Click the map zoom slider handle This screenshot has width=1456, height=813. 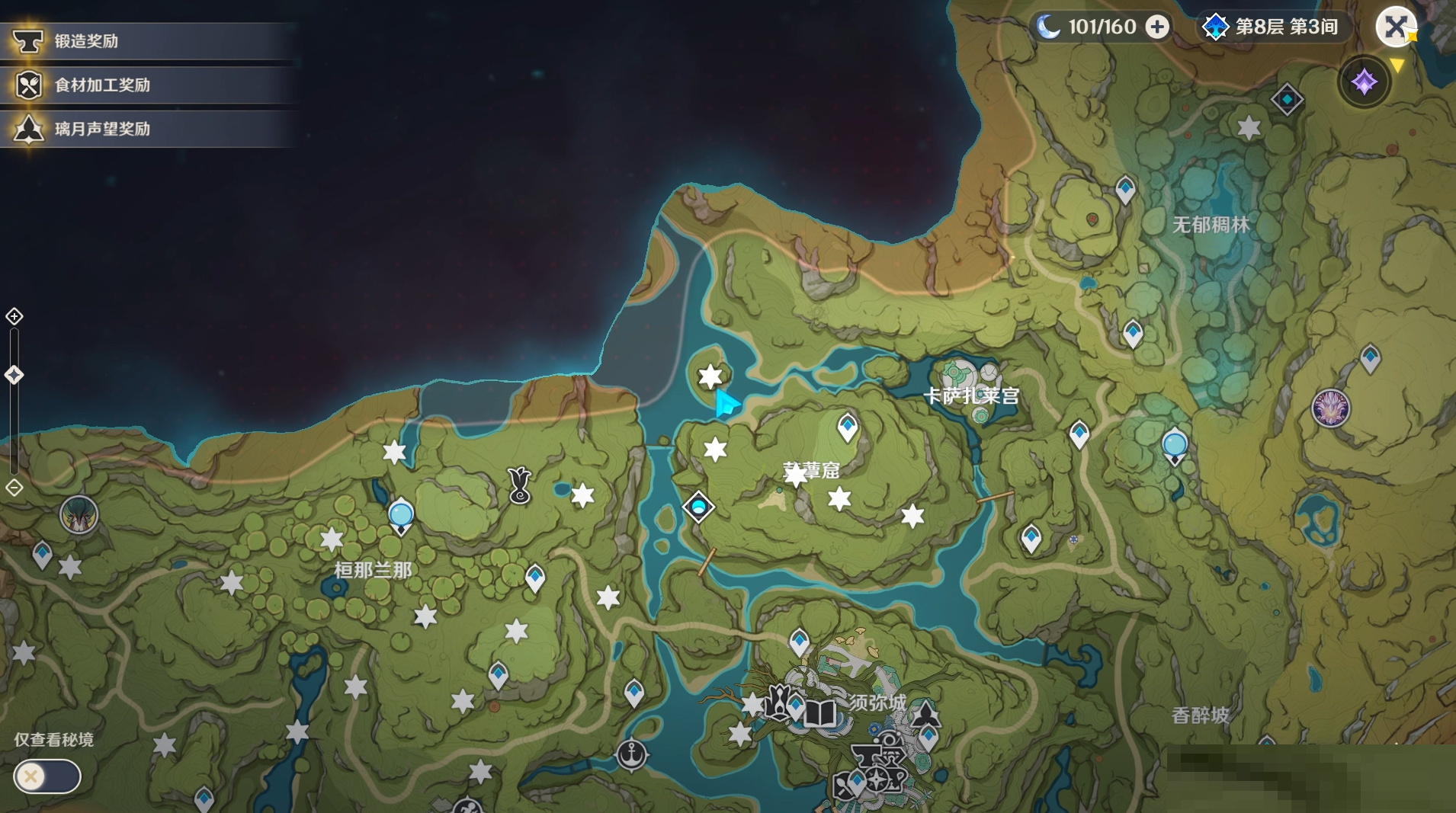(x=14, y=375)
